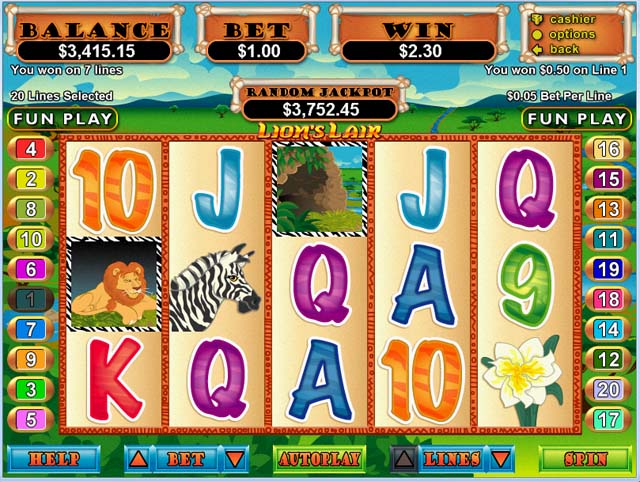Select payline number 16

[607, 150]
